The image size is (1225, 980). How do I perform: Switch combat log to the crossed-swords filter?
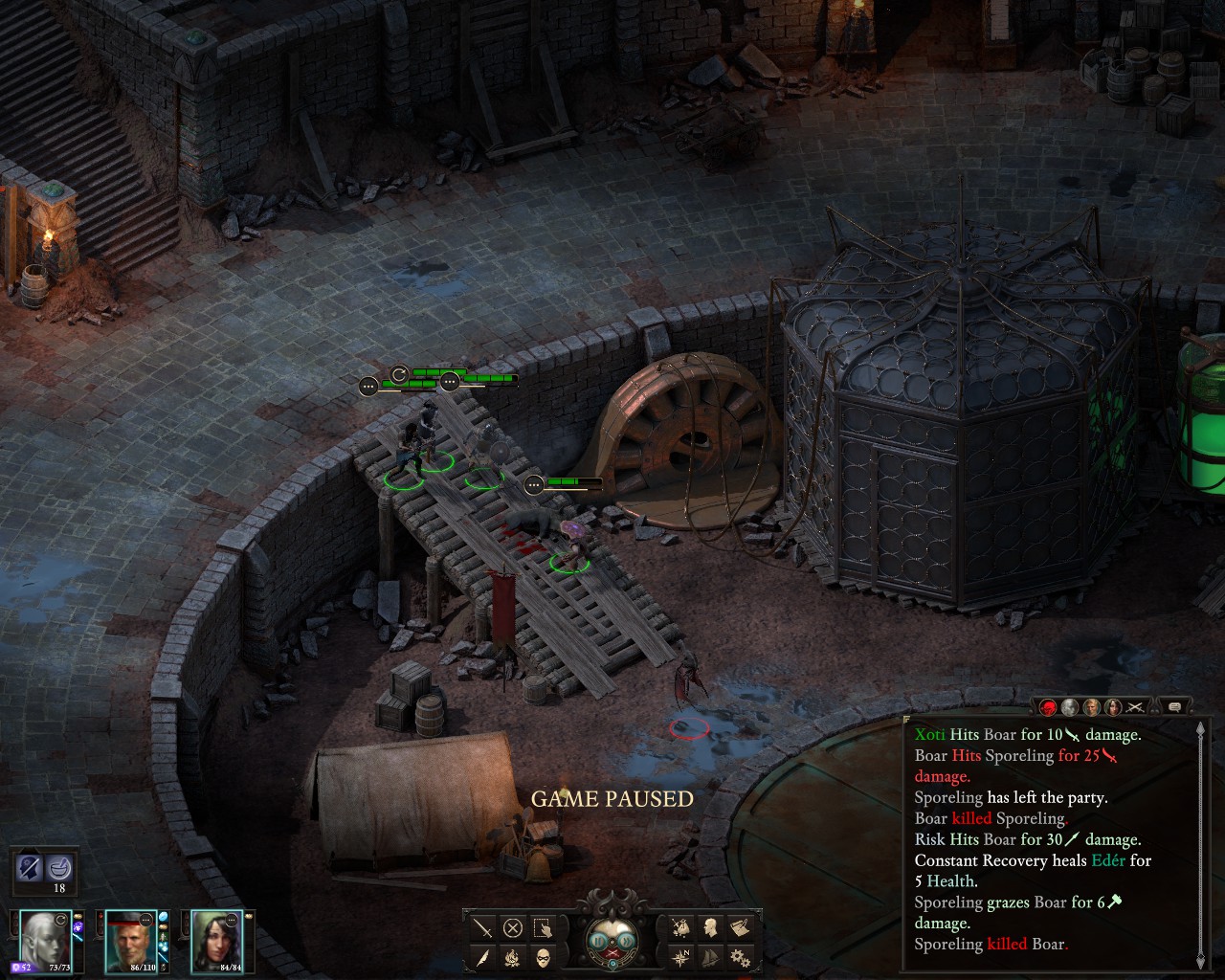coord(1135,707)
